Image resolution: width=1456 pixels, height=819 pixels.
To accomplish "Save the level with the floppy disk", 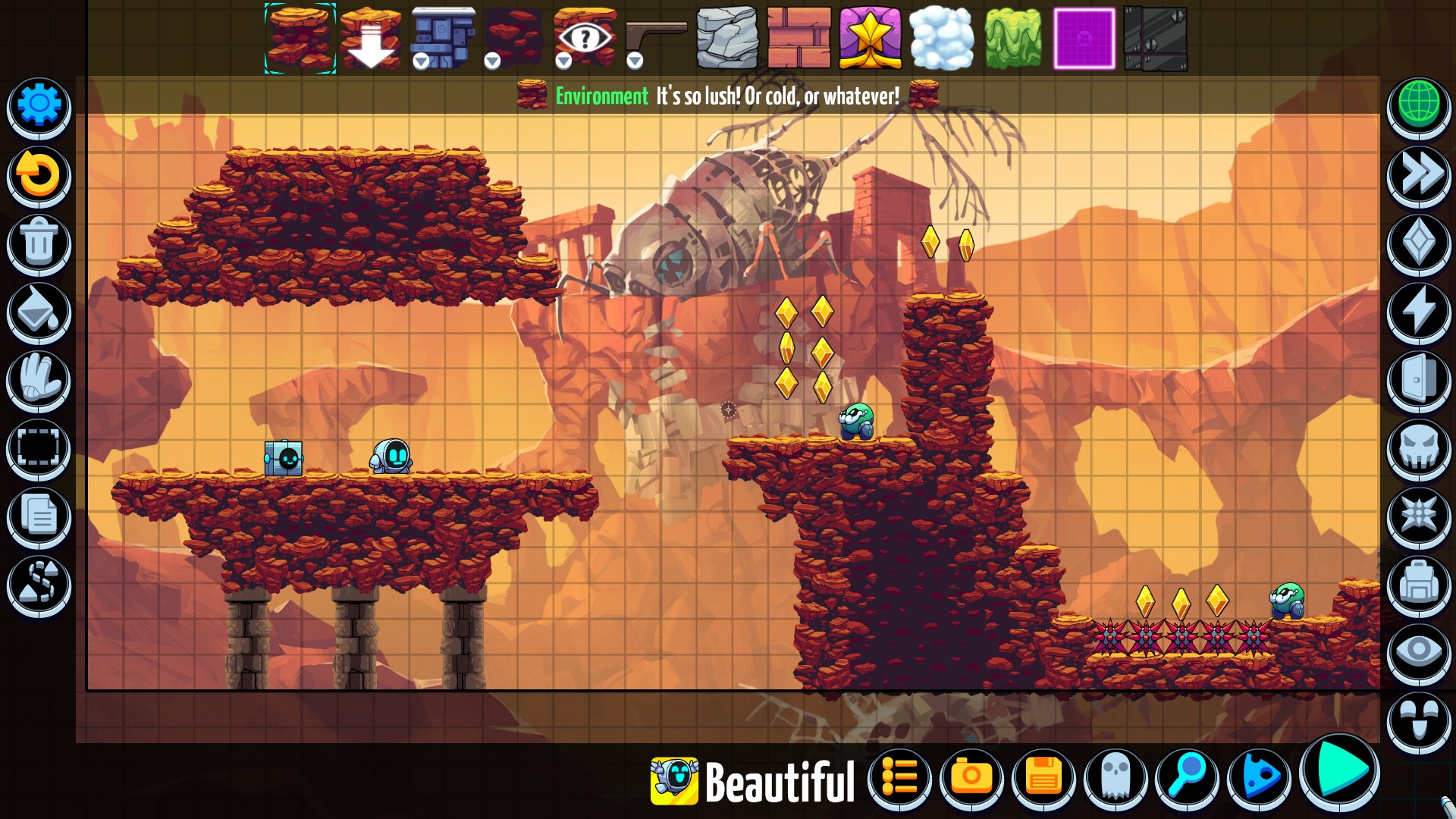I will point(1043,778).
